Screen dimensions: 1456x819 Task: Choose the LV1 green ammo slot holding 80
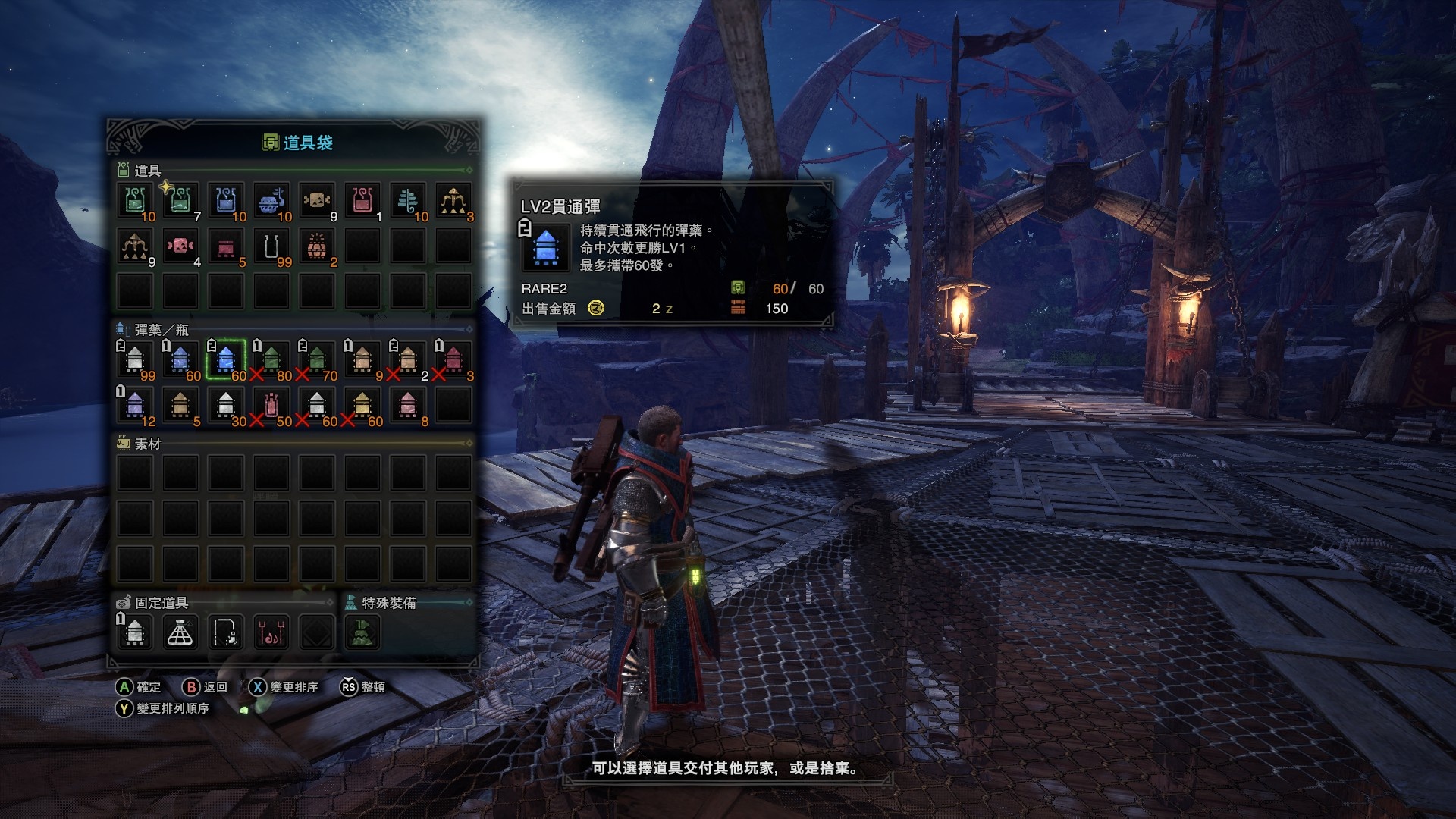tap(271, 359)
